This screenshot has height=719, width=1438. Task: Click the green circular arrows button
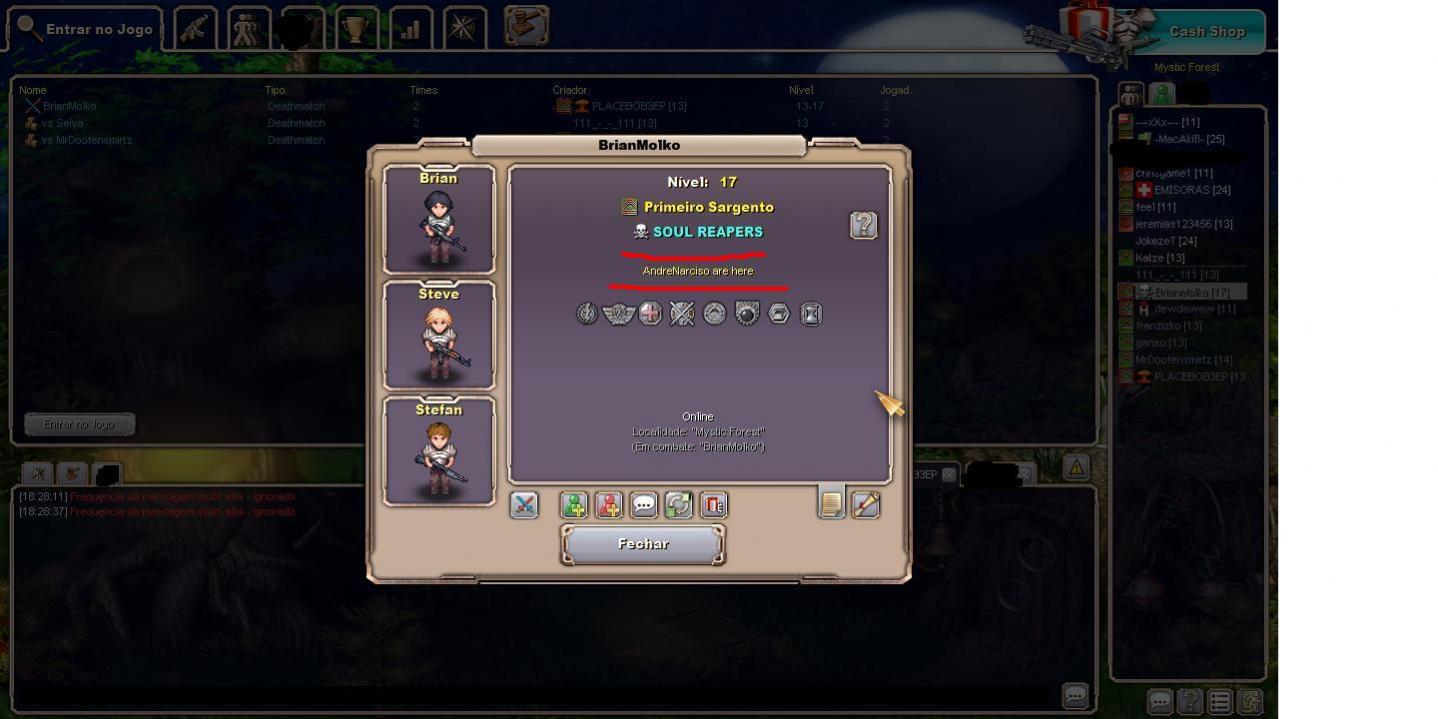678,505
